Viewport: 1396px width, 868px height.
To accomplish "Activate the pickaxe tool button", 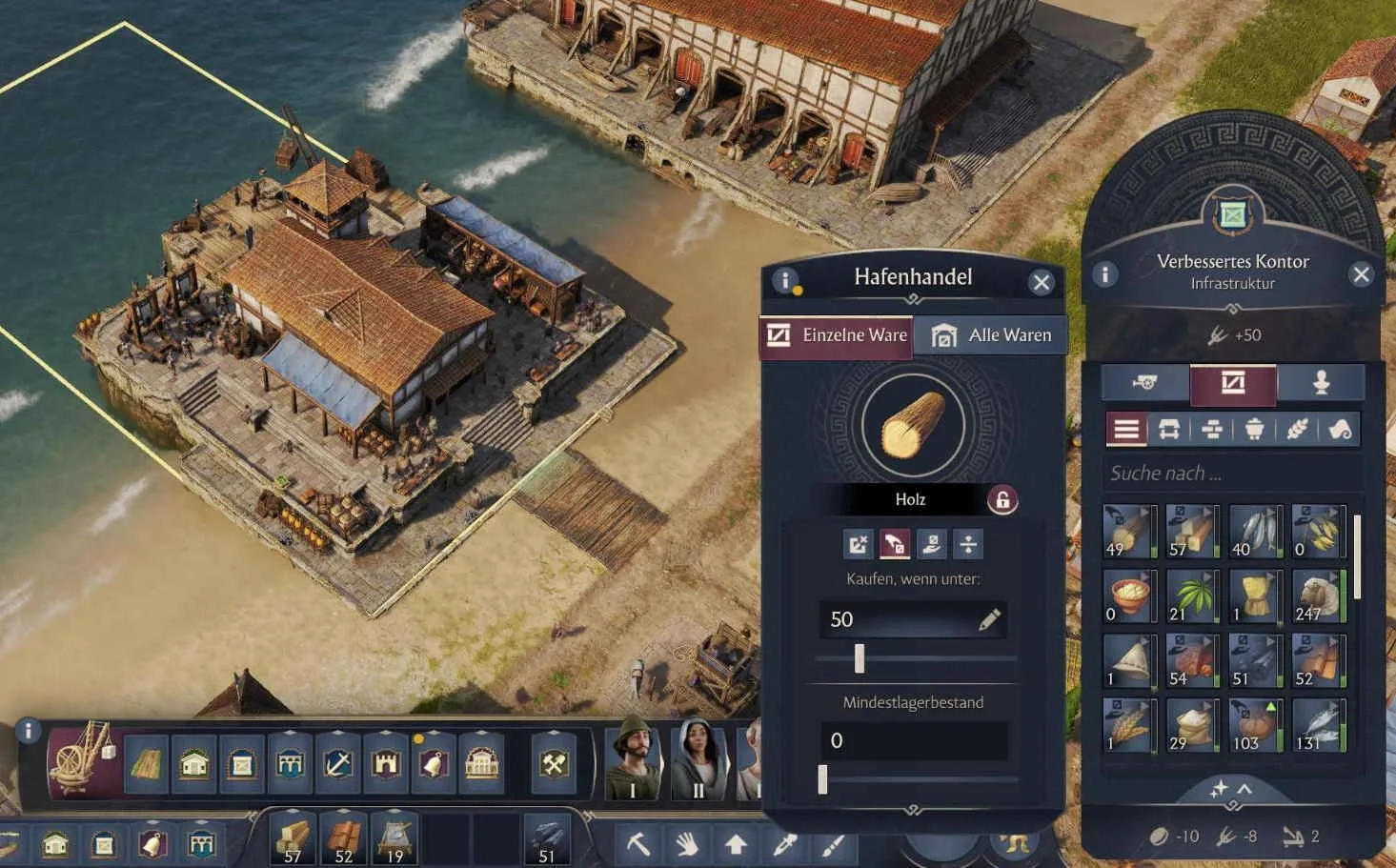I will [x=637, y=844].
